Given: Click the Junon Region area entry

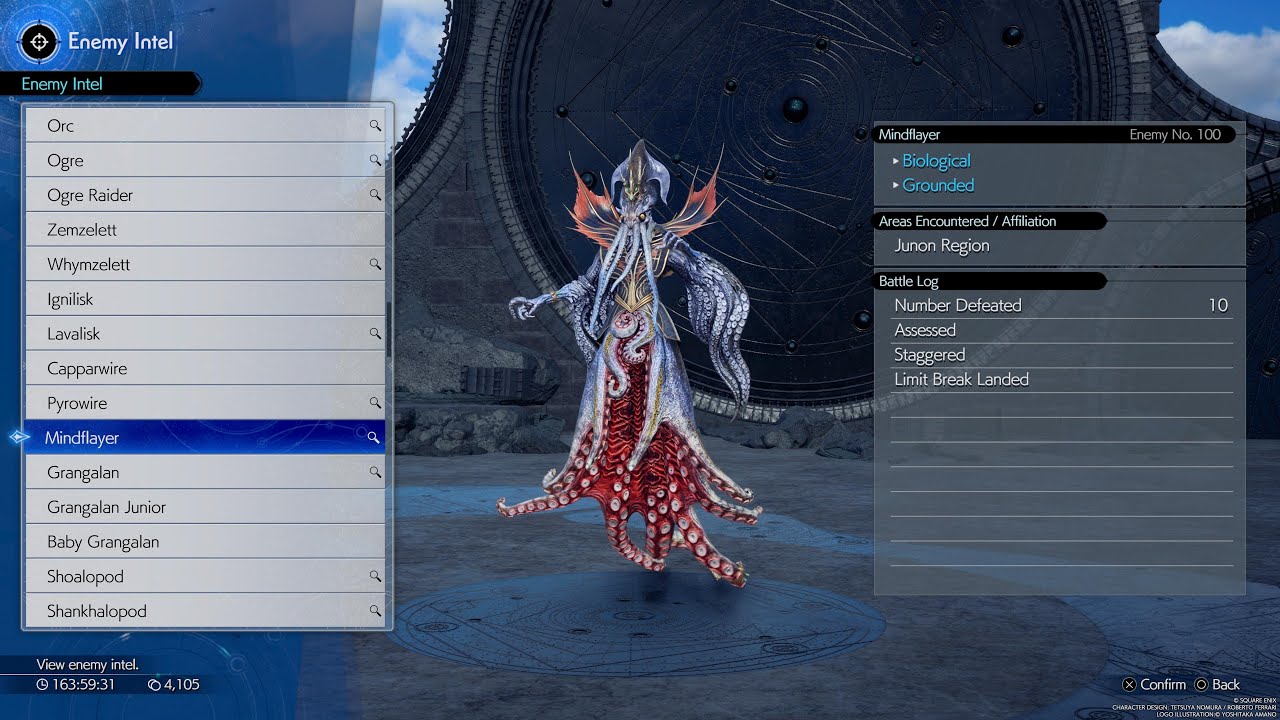Looking at the screenshot, I should [942, 246].
